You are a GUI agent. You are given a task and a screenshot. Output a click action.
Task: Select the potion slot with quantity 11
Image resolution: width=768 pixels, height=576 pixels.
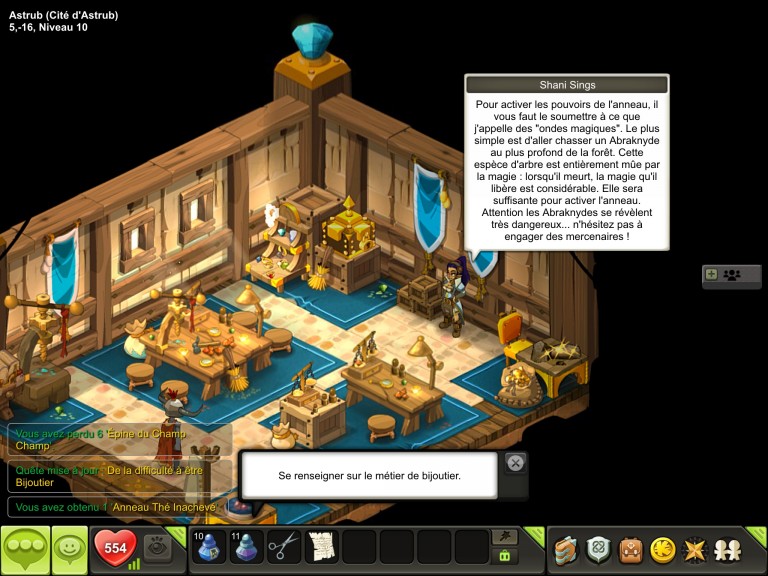(246, 547)
